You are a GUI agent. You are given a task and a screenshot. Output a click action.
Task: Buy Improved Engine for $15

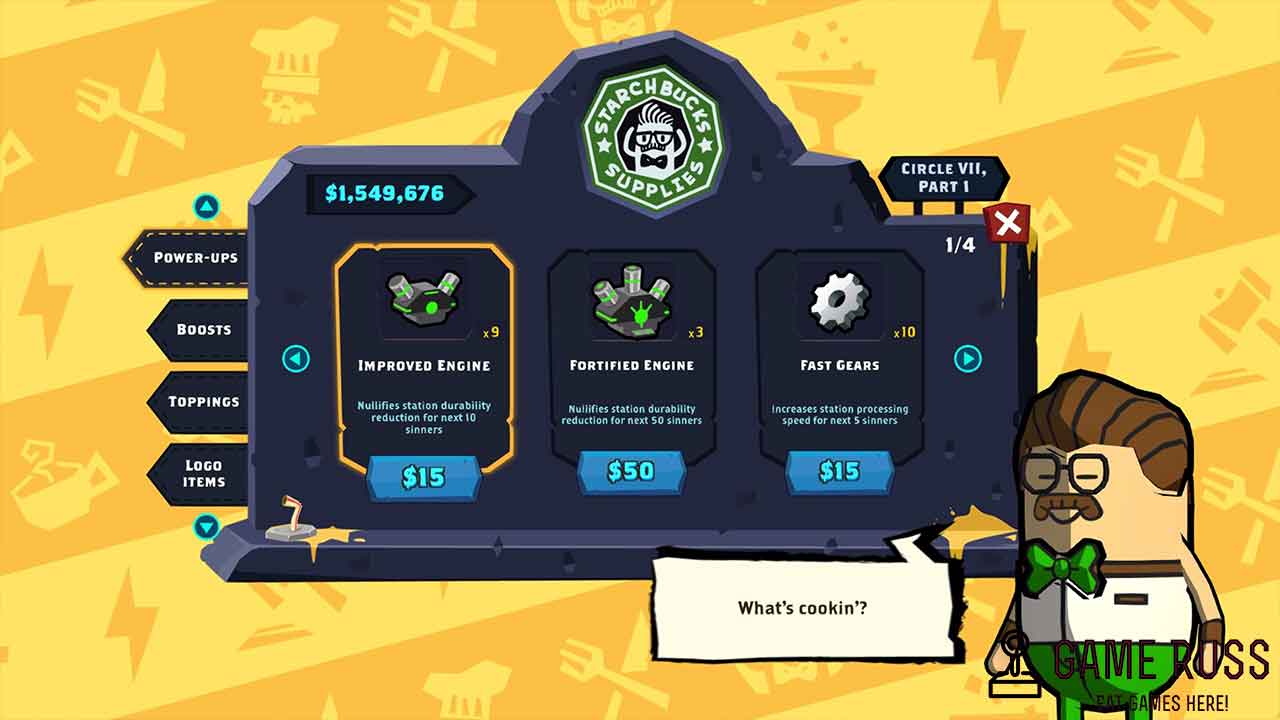click(423, 477)
